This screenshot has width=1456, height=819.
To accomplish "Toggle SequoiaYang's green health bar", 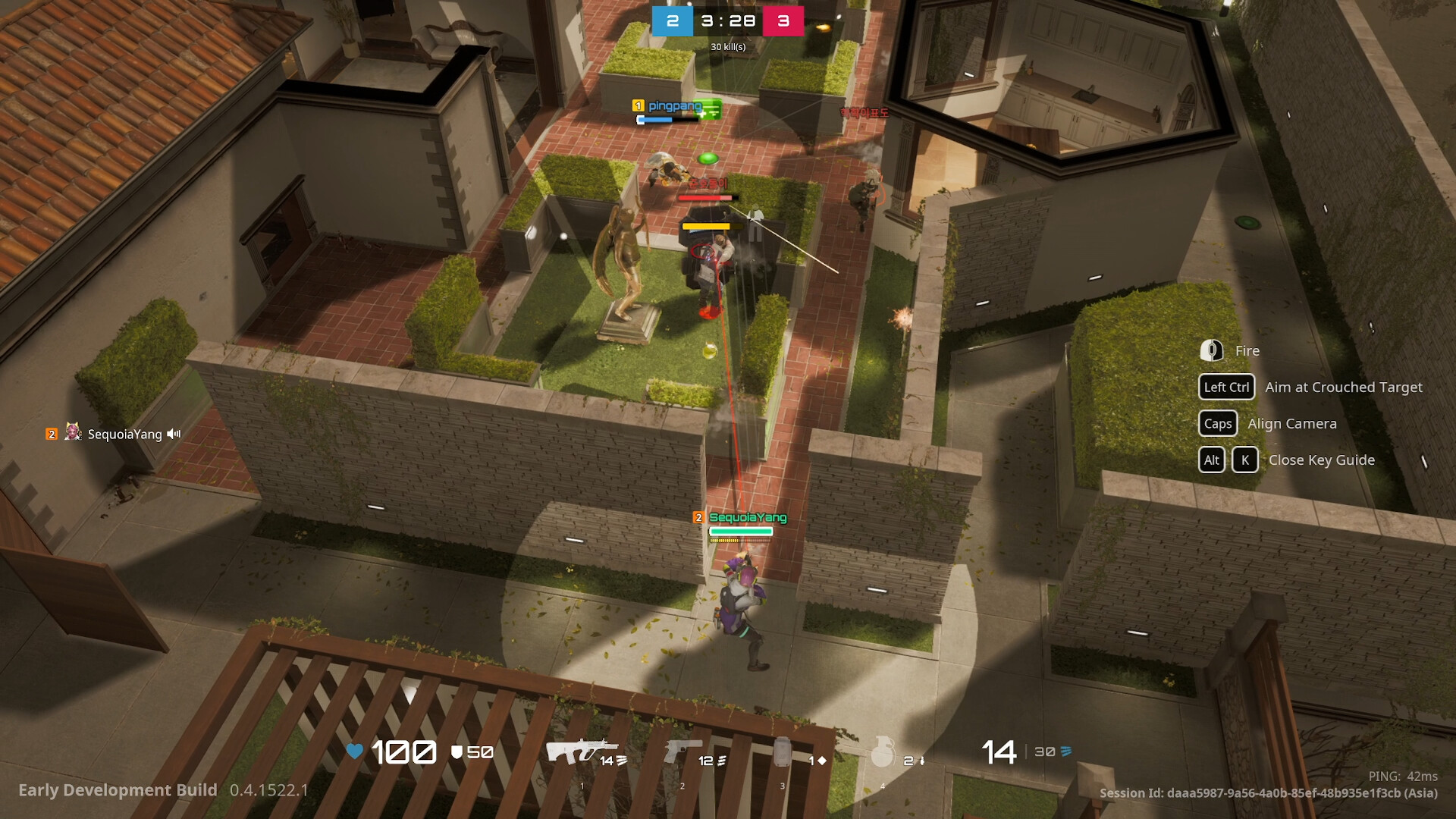I will pyautogui.click(x=739, y=532).
